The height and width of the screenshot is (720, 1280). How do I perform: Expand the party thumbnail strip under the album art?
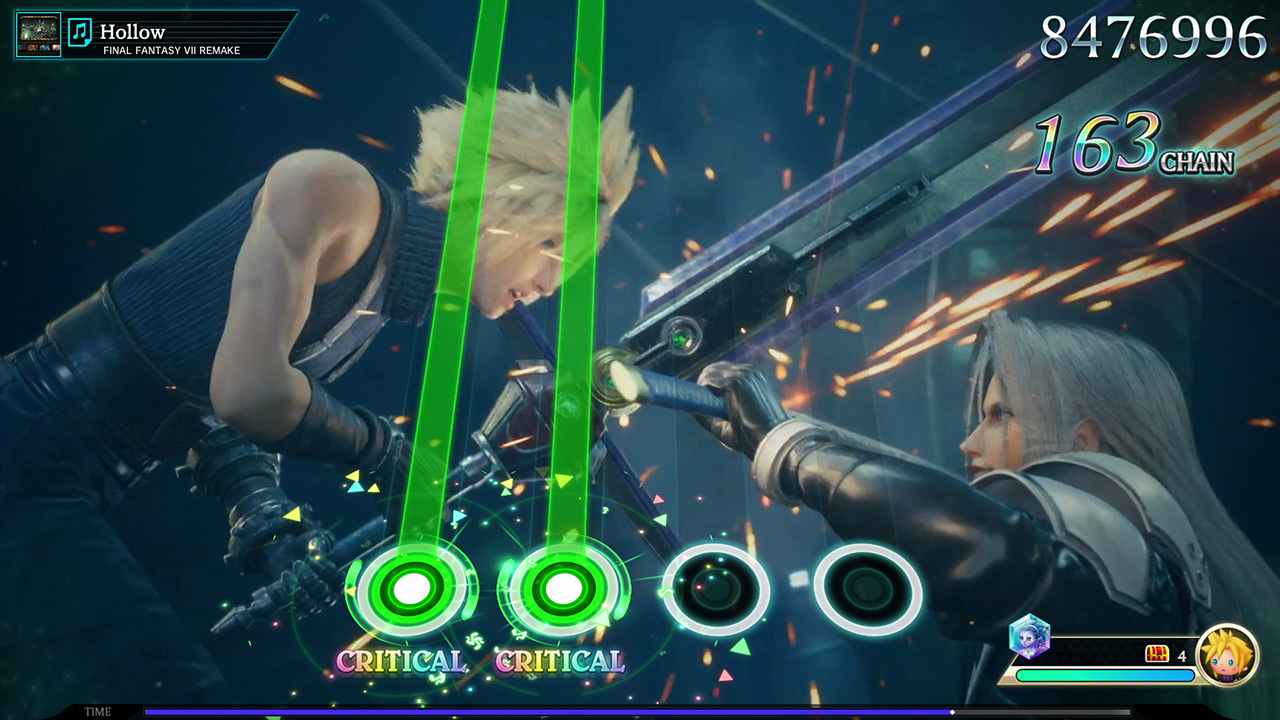[37, 47]
